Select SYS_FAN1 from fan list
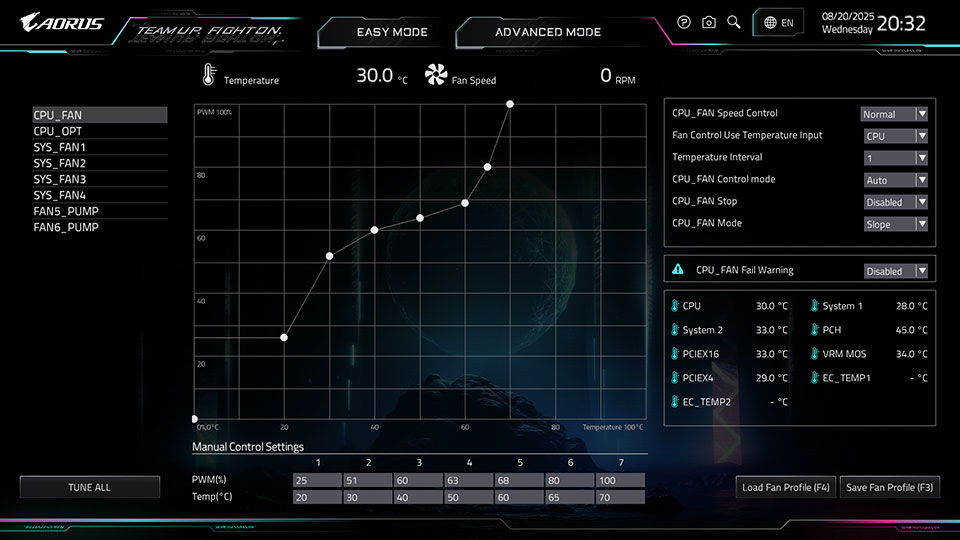Viewport: 960px width, 540px height. click(60, 147)
